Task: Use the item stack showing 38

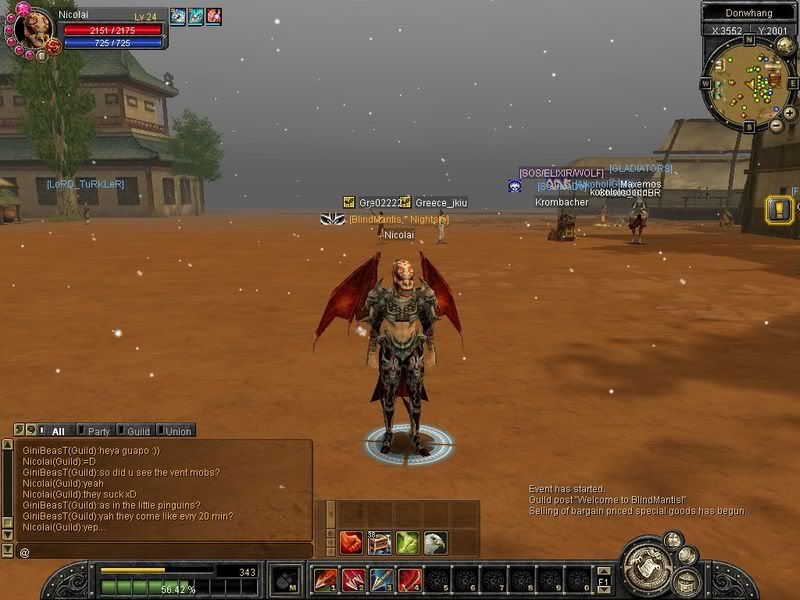Action: point(379,543)
